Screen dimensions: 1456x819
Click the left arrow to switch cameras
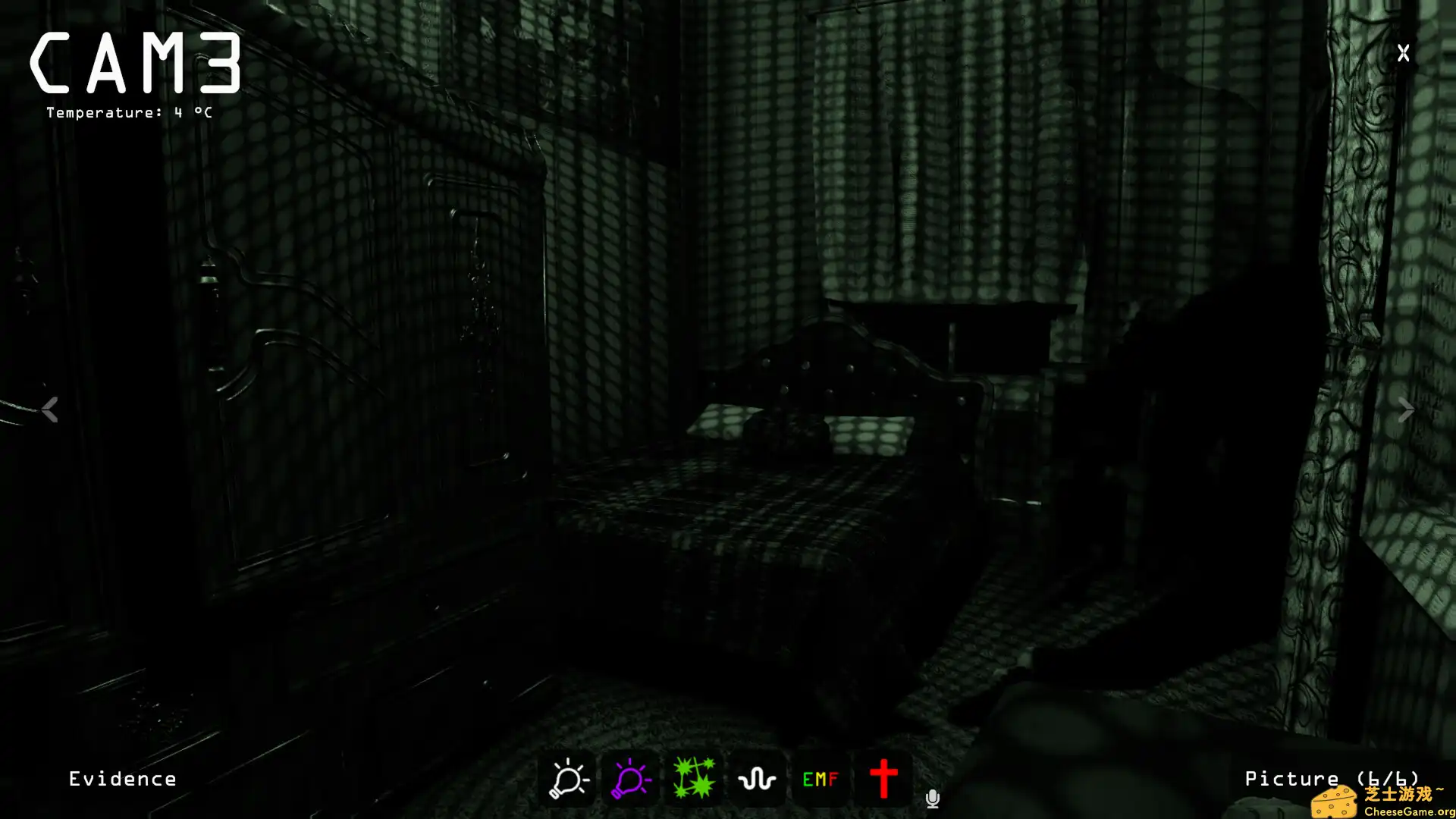49,409
